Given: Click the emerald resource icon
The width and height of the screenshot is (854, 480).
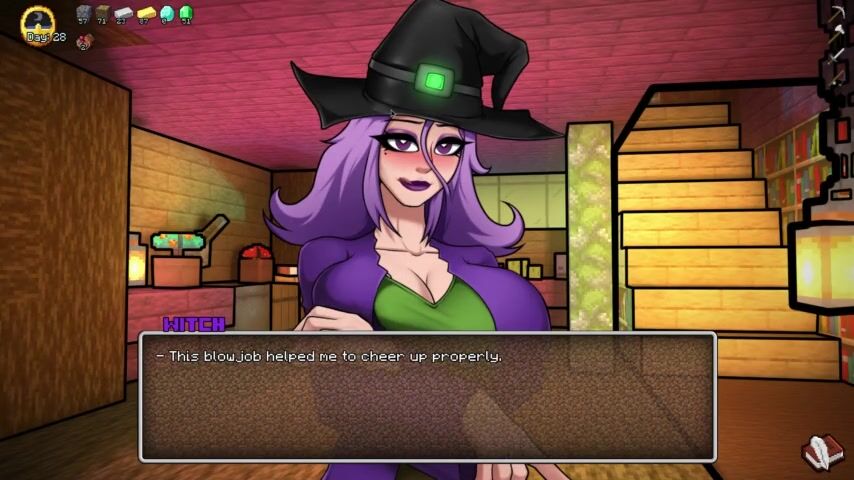Looking at the screenshot, I should point(185,12).
